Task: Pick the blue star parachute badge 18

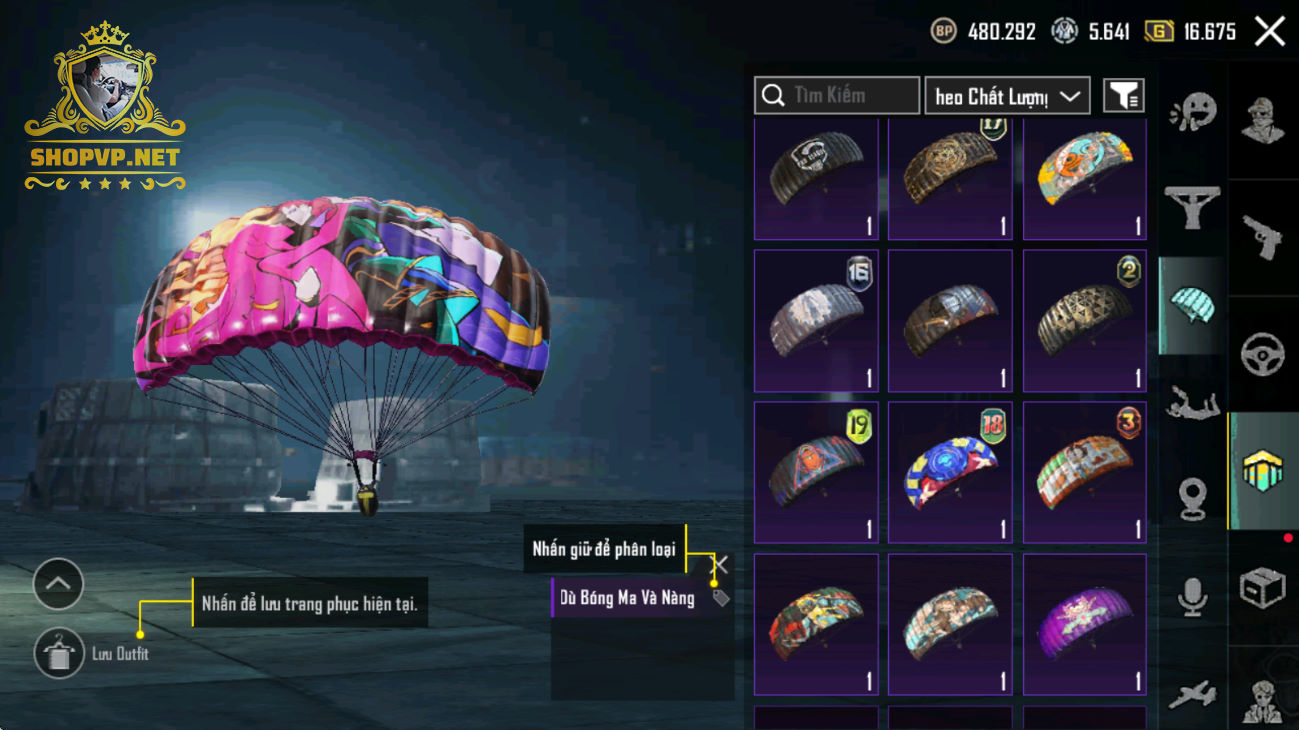Action: 950,473
